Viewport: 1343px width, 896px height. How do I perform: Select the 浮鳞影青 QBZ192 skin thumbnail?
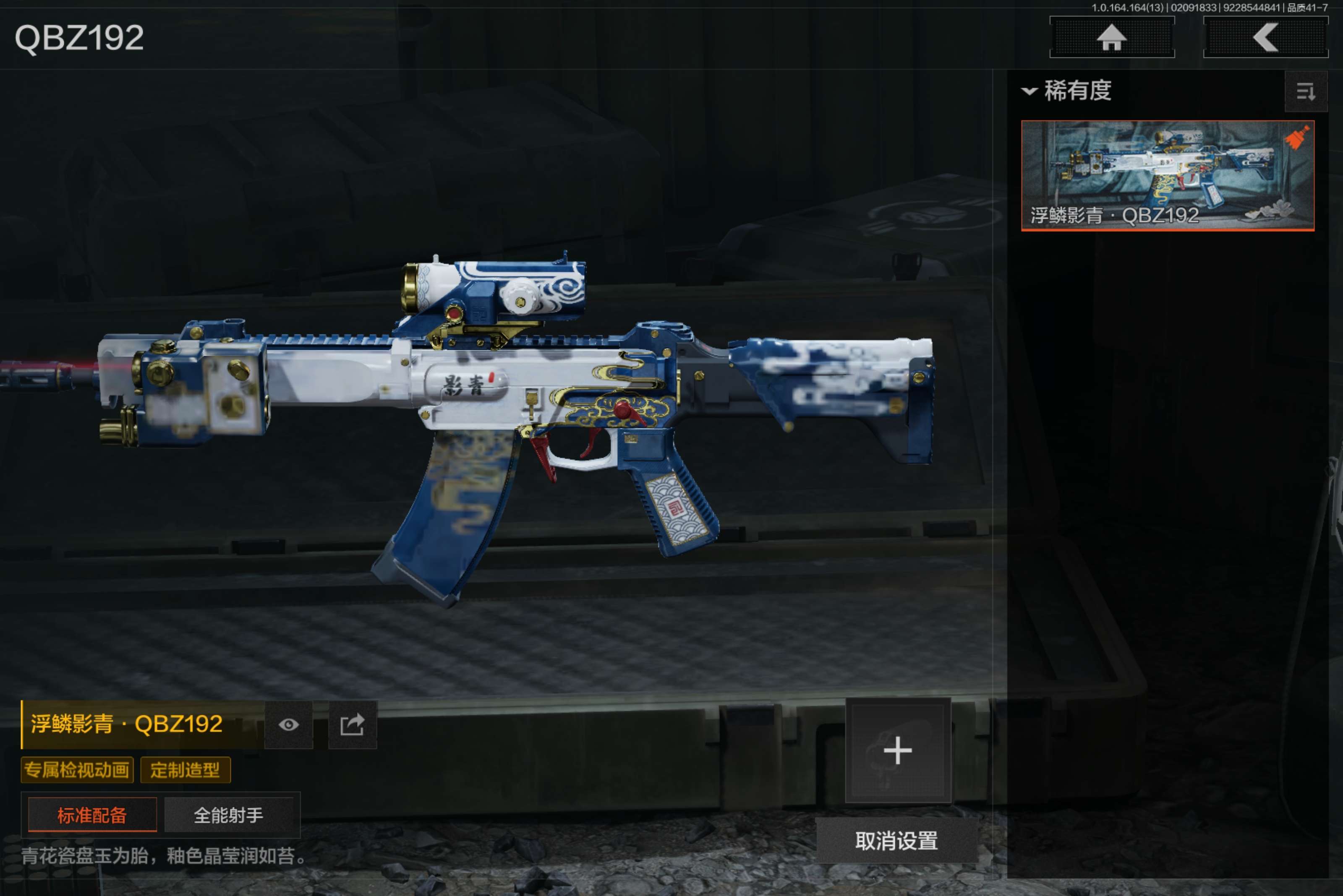1167,175
